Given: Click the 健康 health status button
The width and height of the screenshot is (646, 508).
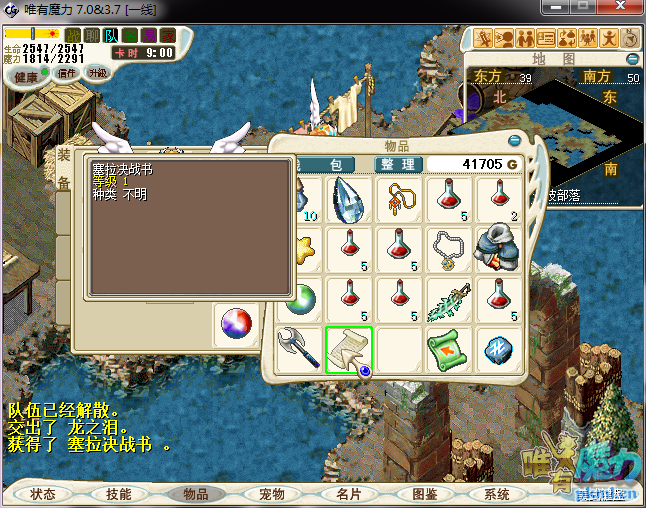Looking at the screenshot, I should click(x=26, y=77).
